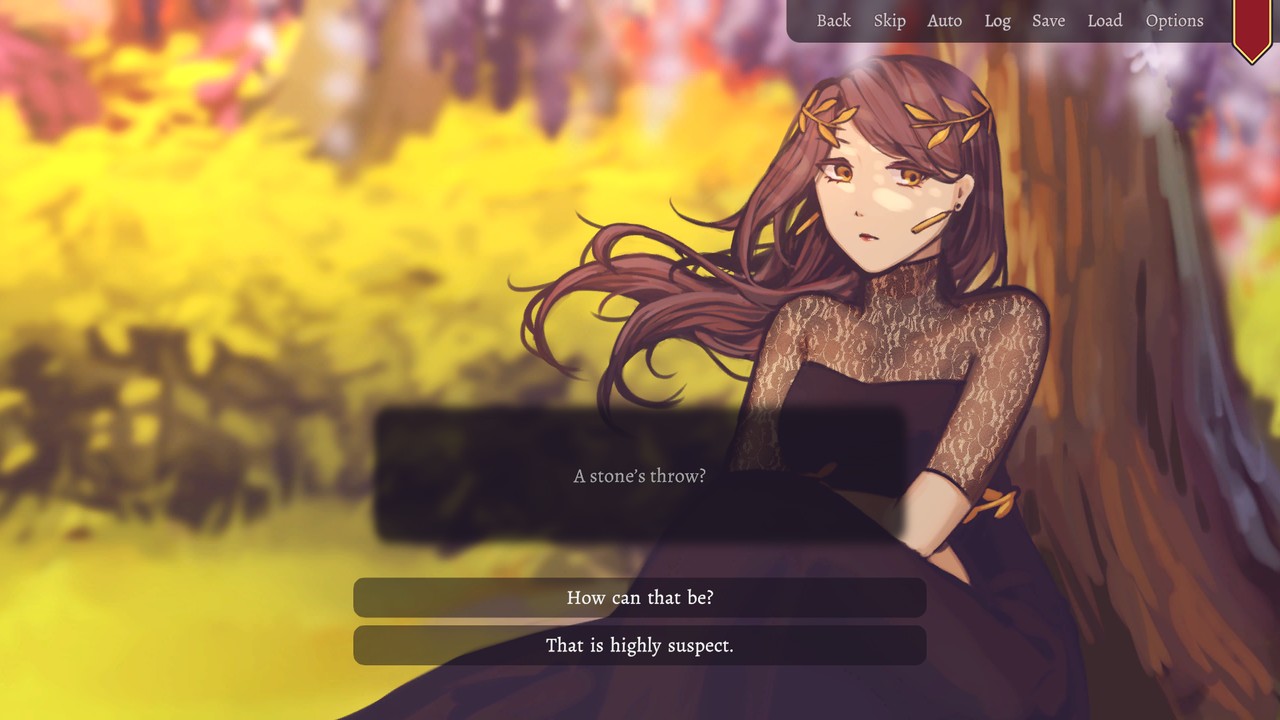Review past conversation via Log

pyautogui.click(x=997, y=20)
